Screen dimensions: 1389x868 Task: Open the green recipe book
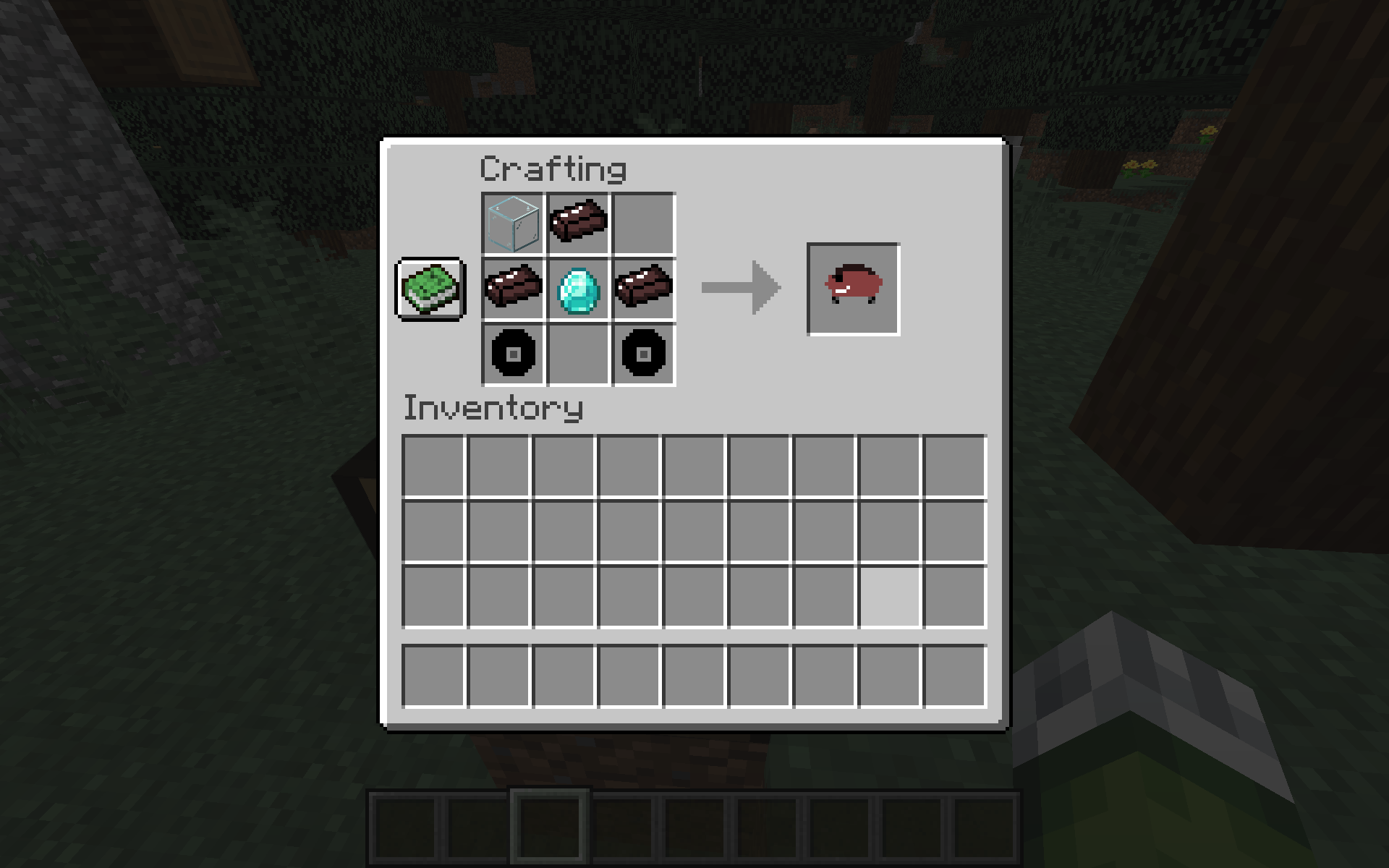click(430, 289)
